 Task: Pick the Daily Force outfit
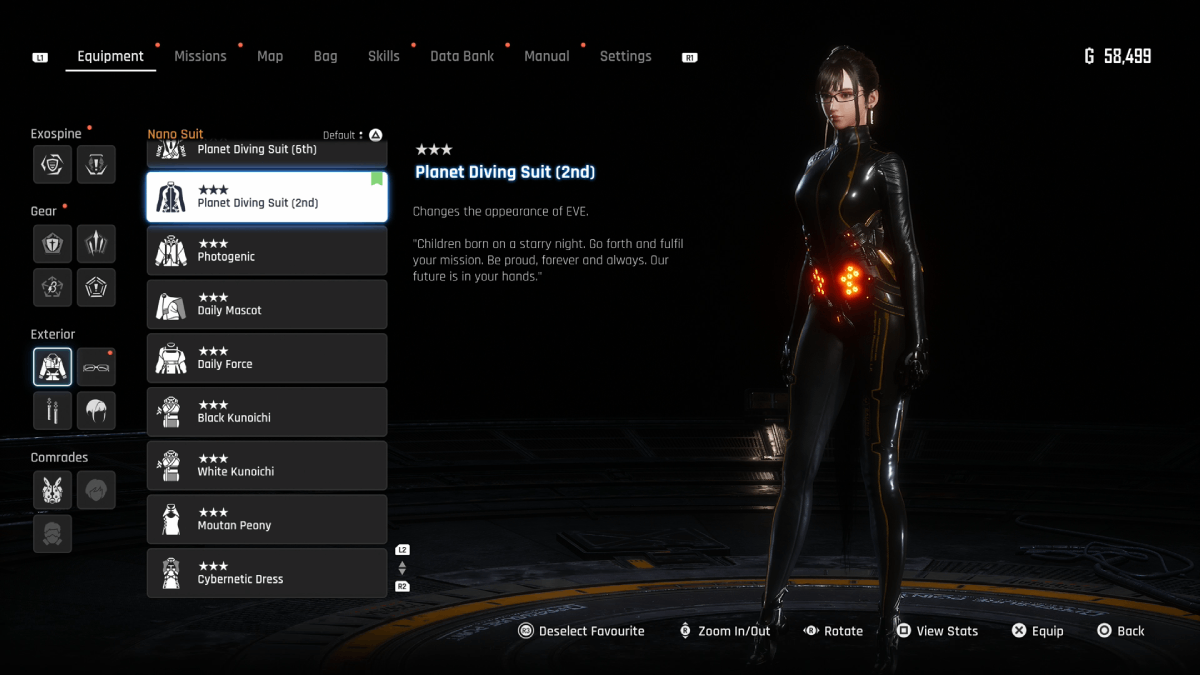[266, 358]
